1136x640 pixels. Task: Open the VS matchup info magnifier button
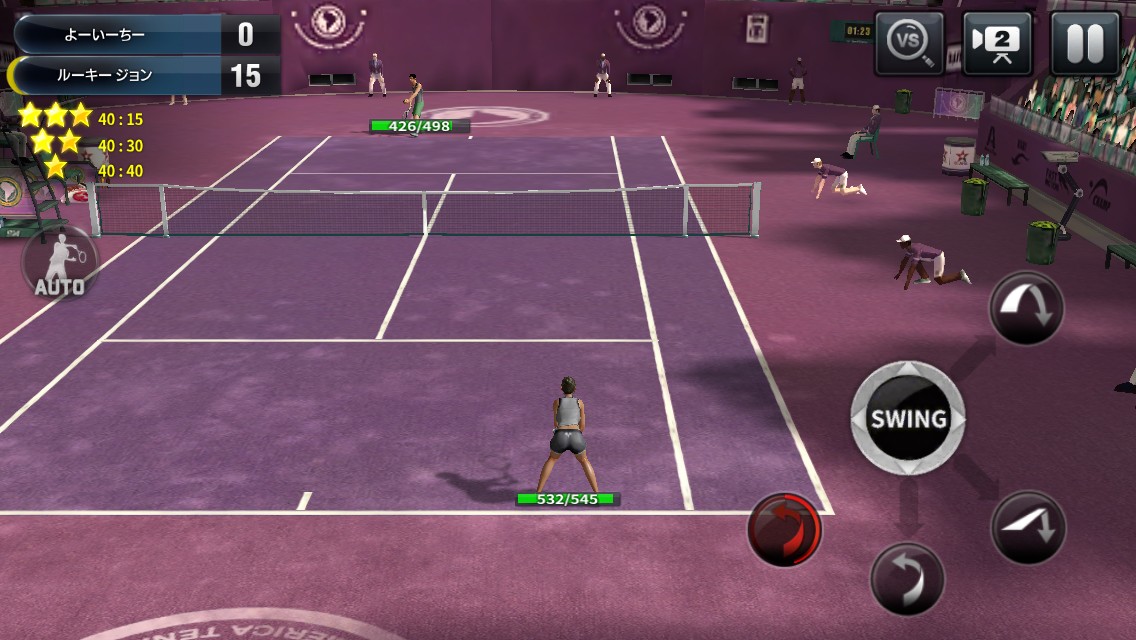(909, 43)
